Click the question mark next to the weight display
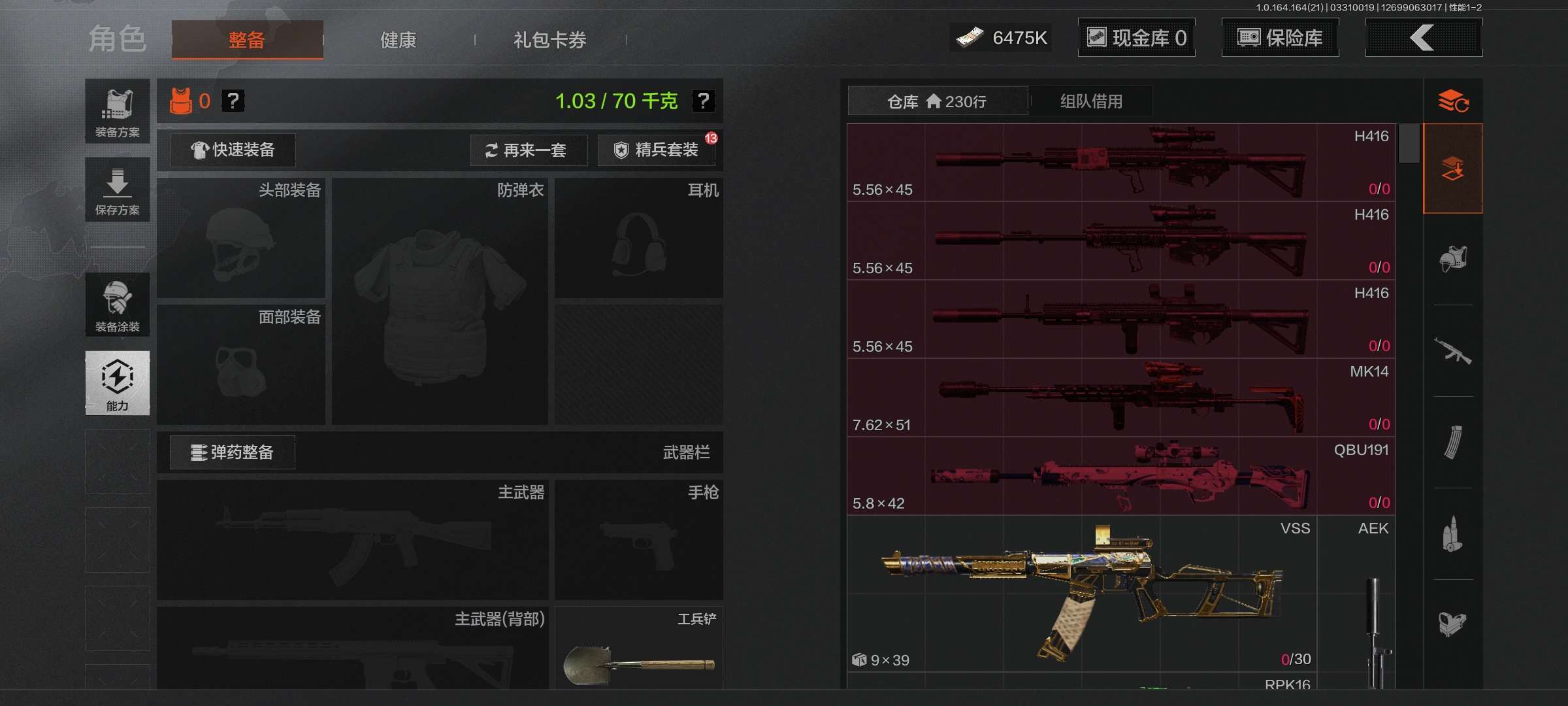The height and width of the screenshot is (706, 1568). [704, 101]
